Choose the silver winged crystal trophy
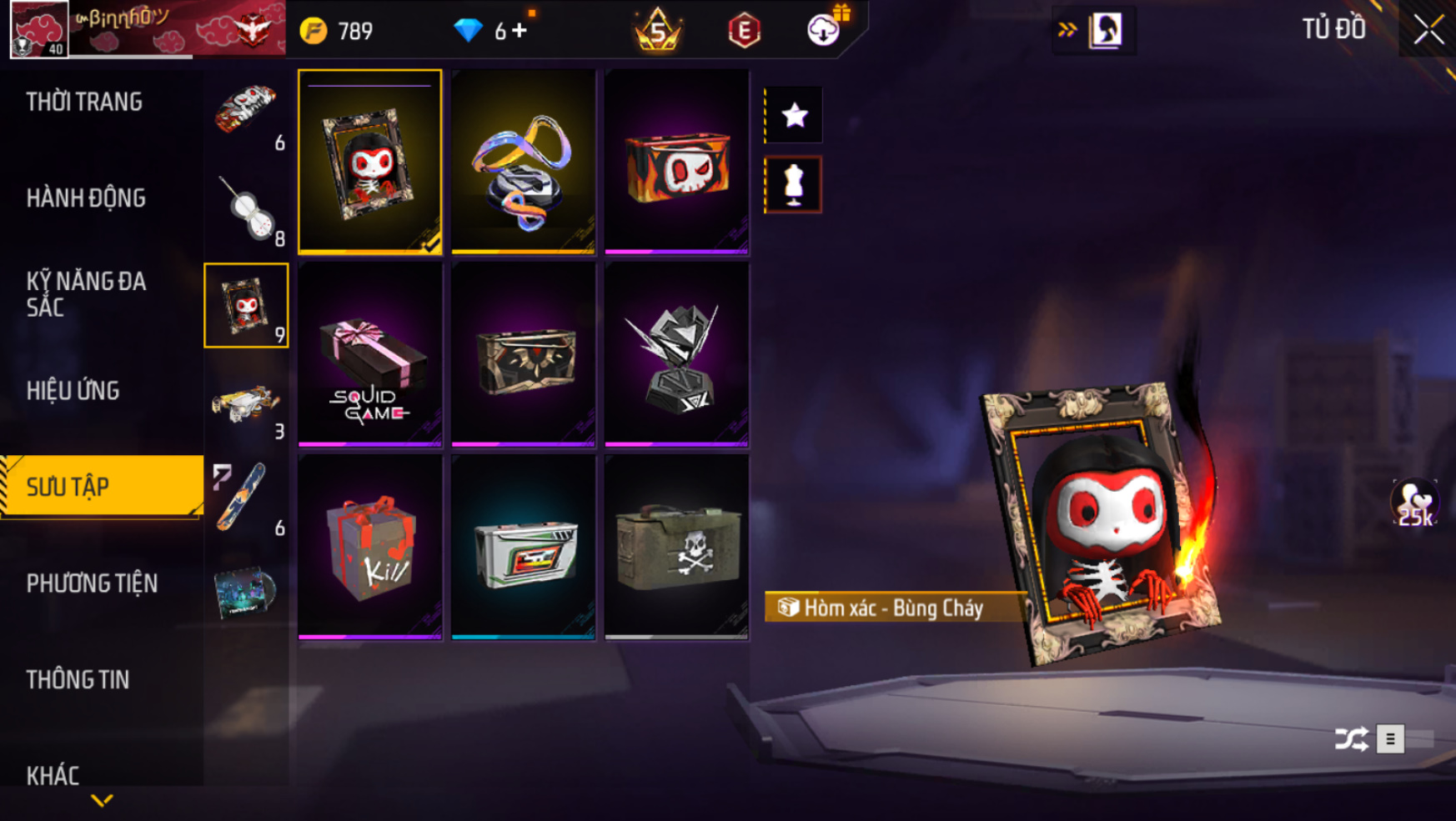This screenshot has height=821, width=1456. click(x=676, y=356)
